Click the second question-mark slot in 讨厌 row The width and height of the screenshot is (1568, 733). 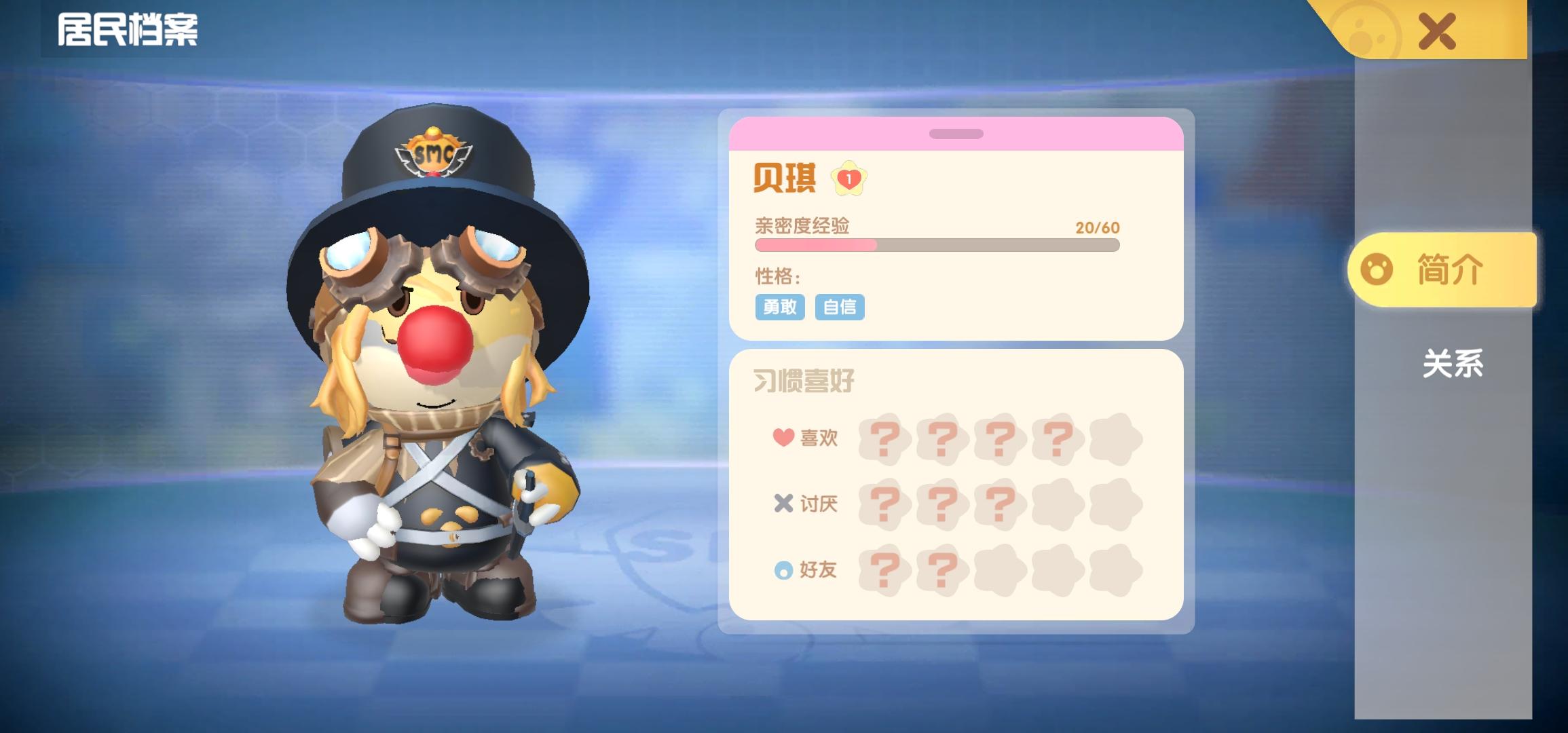coord(943,504)
